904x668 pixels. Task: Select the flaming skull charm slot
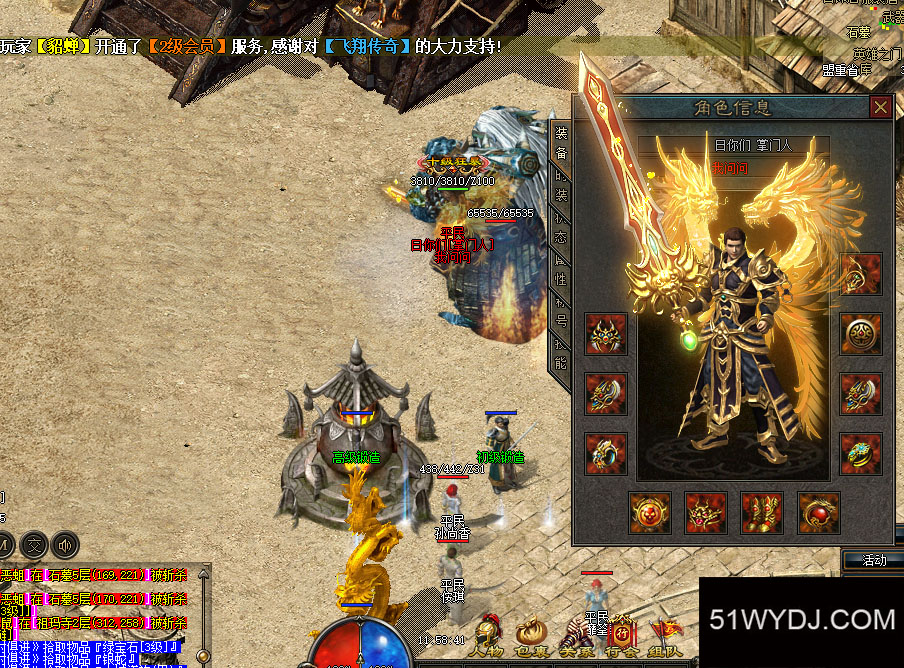pyautogui.click(x=650, y=513)
